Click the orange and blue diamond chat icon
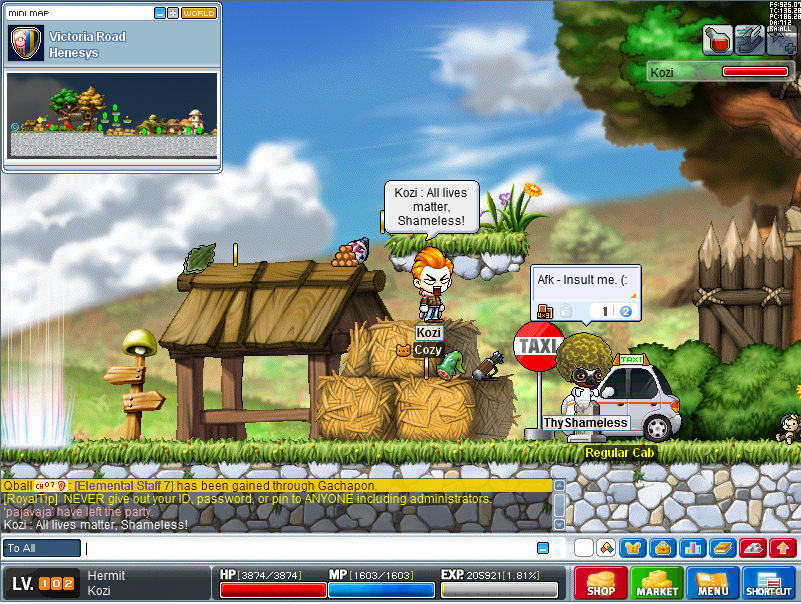 605,548
